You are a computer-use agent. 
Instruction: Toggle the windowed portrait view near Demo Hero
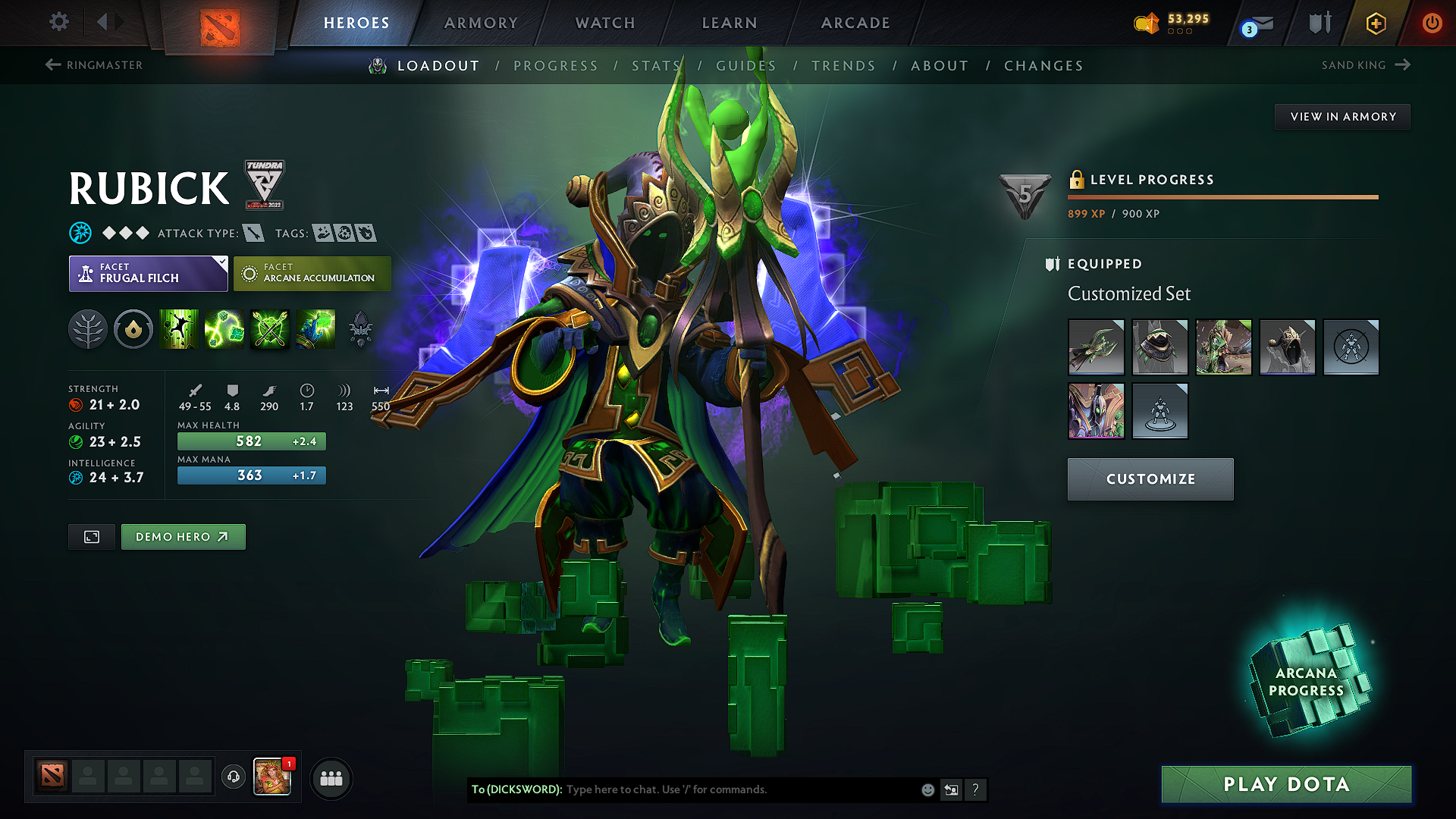click(91, 536)
